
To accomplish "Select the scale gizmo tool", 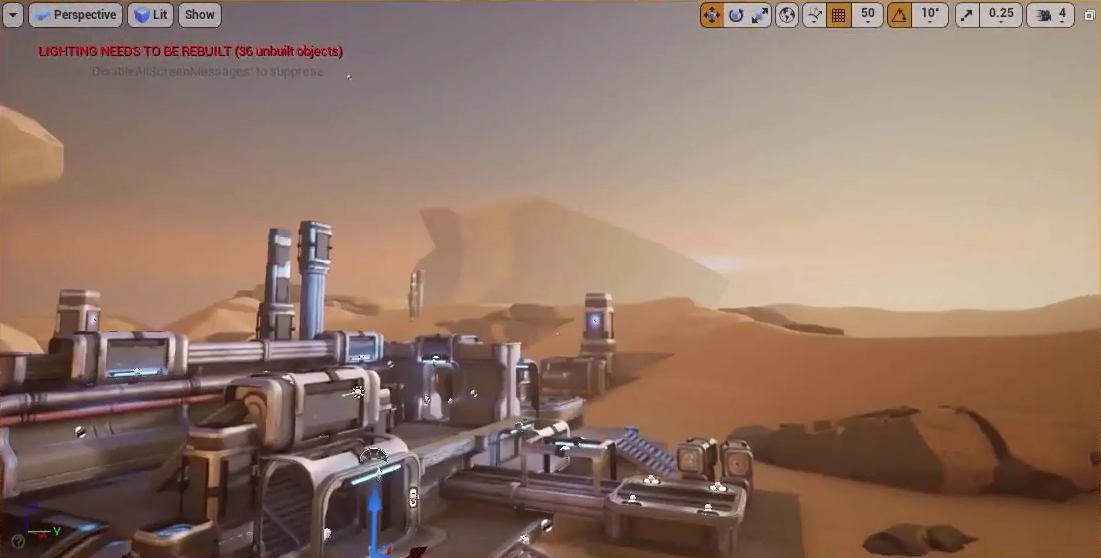I will tap(760, 15).
